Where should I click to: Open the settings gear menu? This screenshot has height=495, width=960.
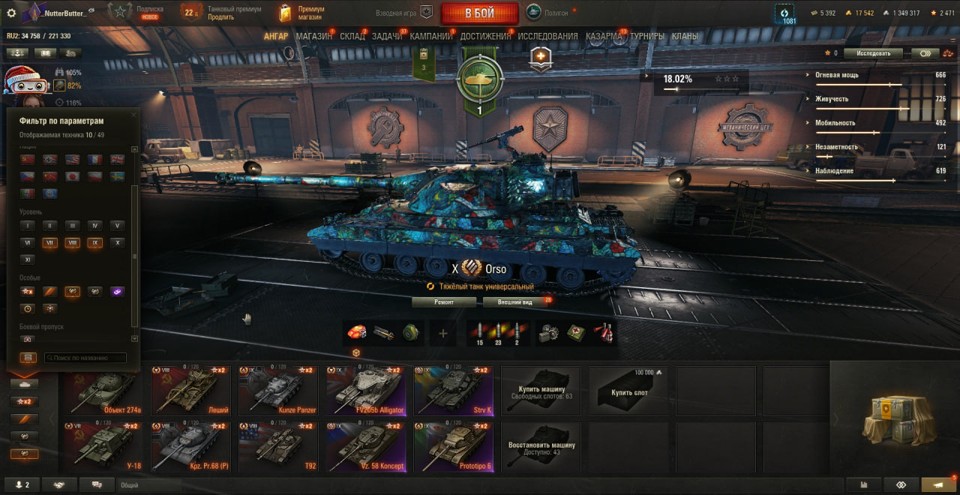[x=12, y=13]
